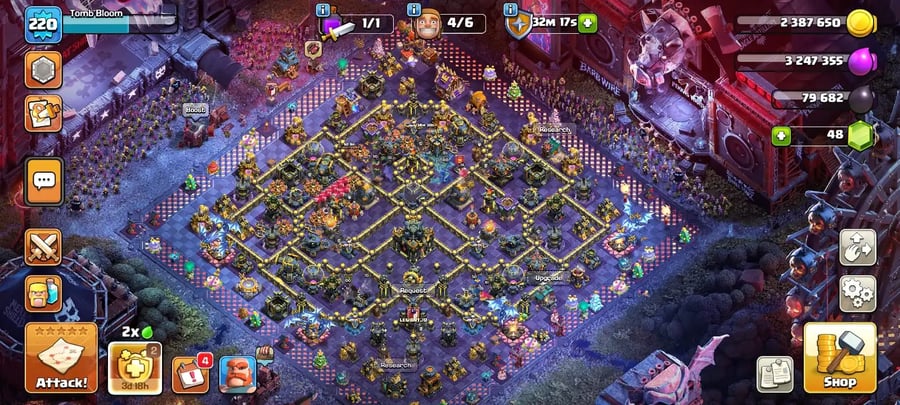This screenshot has height=405, width=900.
Task: Tap the Attack! button
Action: [60, 358]
